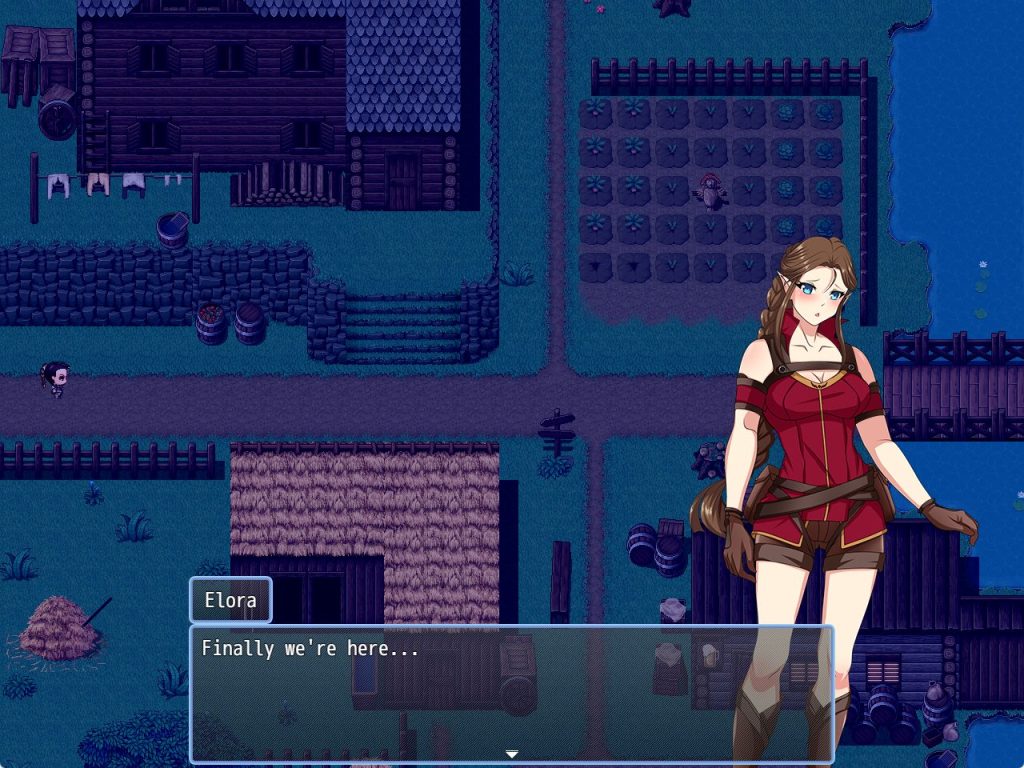Click the dialogue continue arrow
Screen dimensions: 1024x768
point(511,754)
